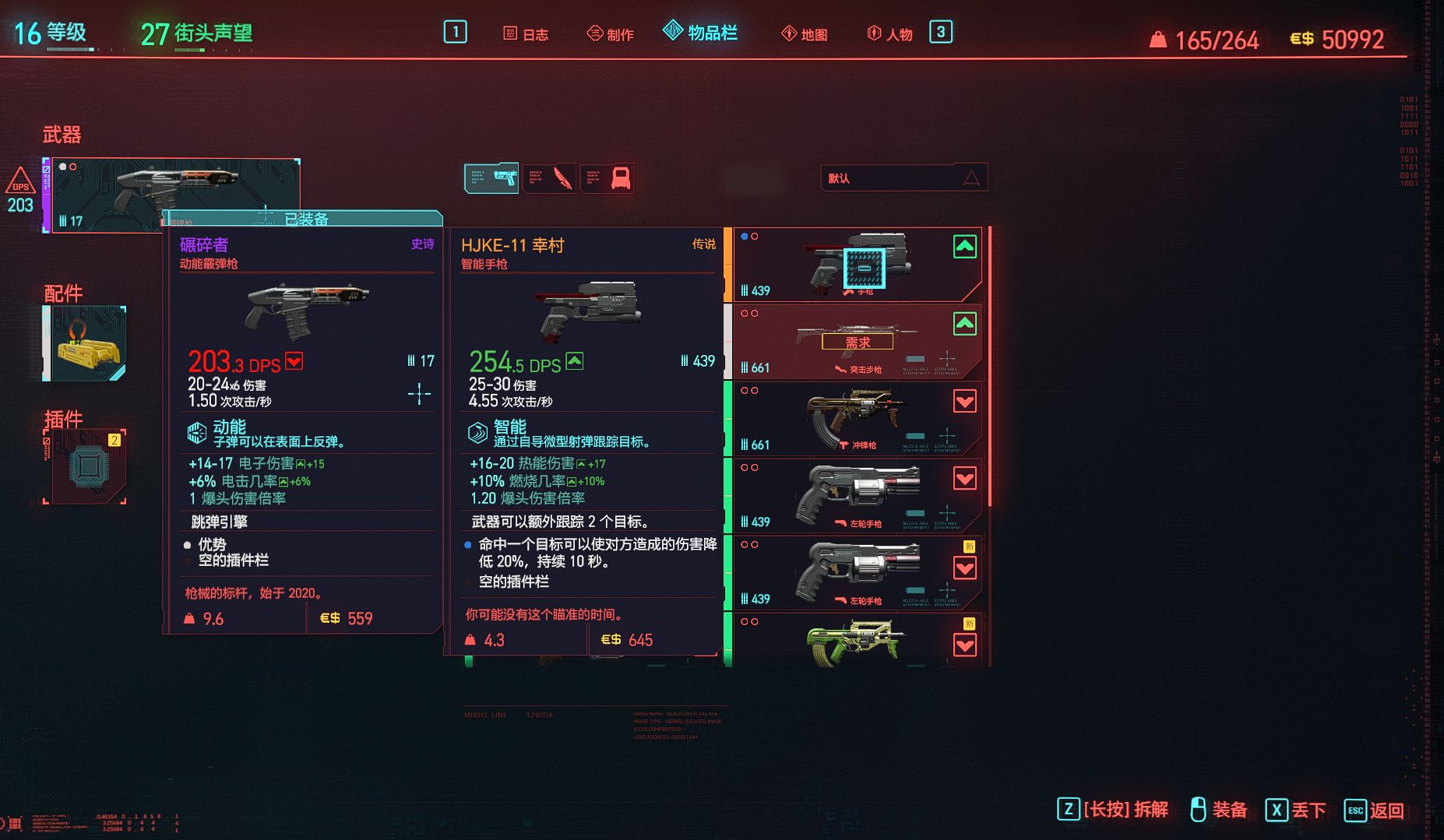Select the green and yellow weapon at list bottom

[x=857, y=642]
